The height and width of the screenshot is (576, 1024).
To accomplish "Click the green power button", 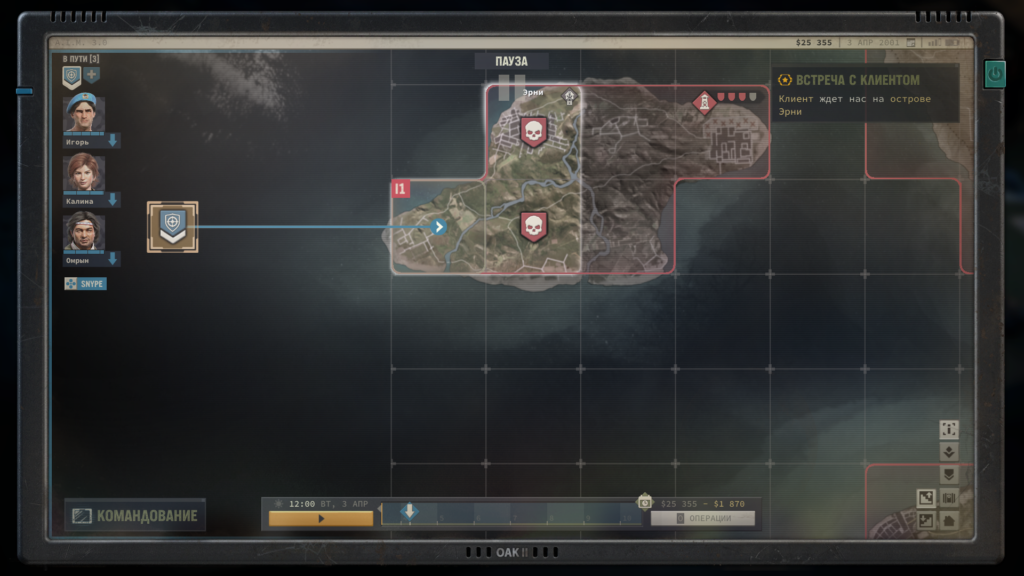I will tap(994, 73).
